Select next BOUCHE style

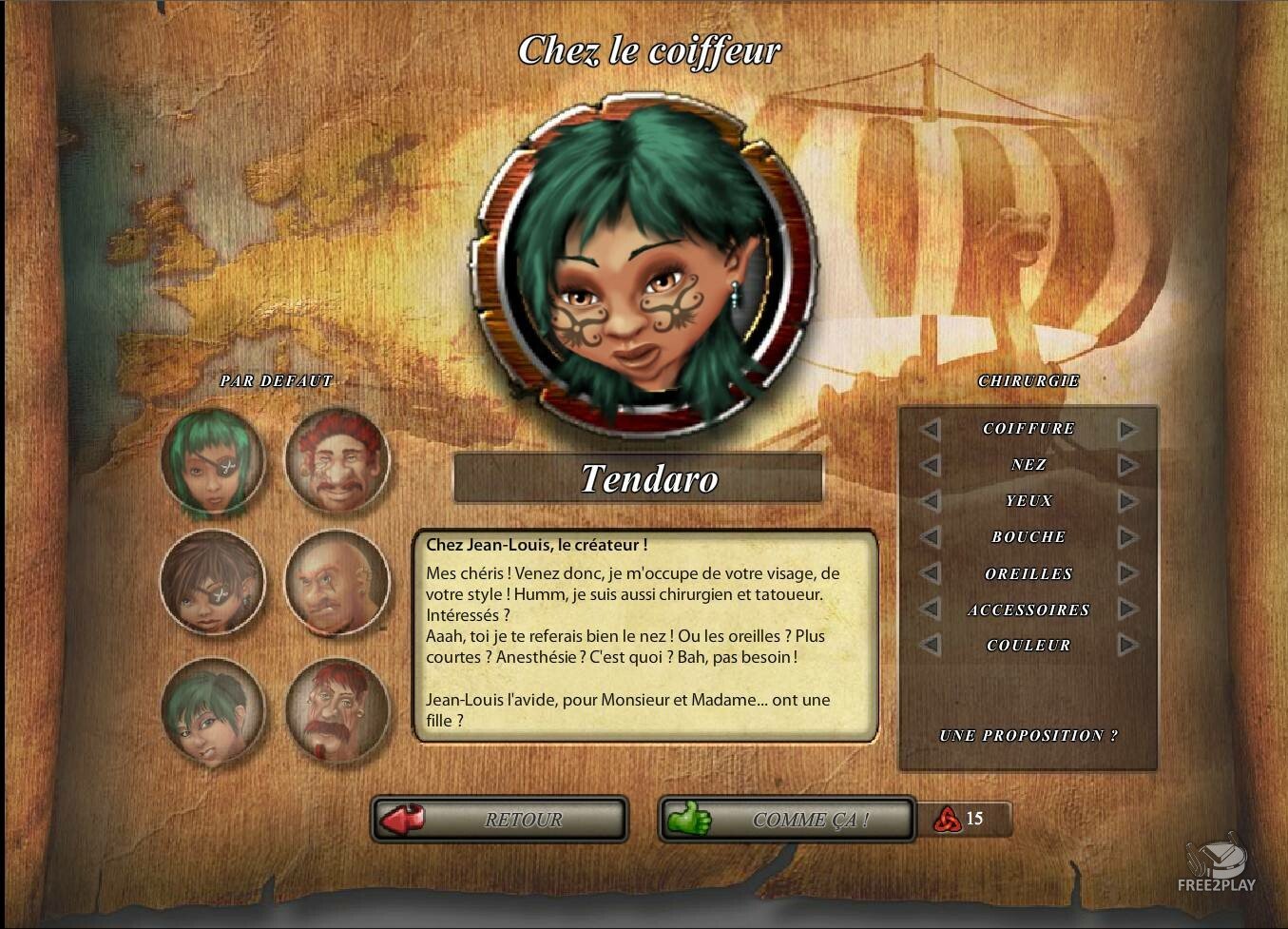pos(1127,537)
